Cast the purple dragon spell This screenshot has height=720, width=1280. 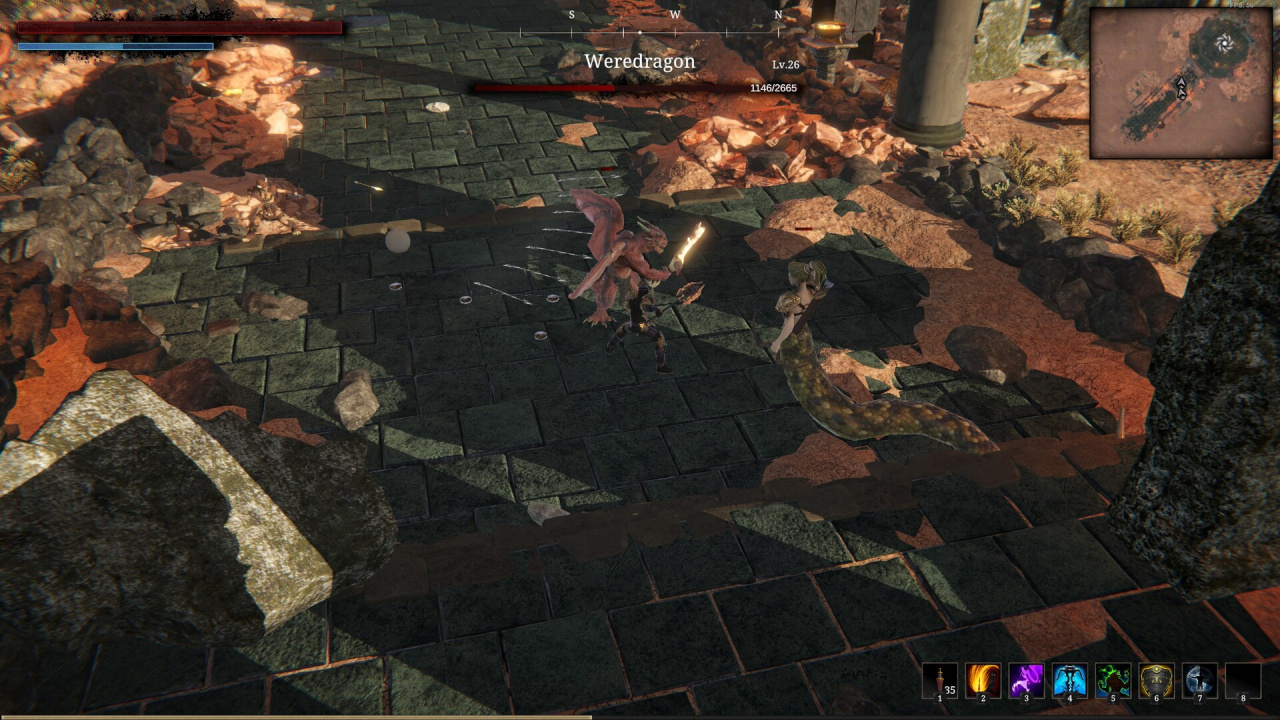coord(1026,681)
